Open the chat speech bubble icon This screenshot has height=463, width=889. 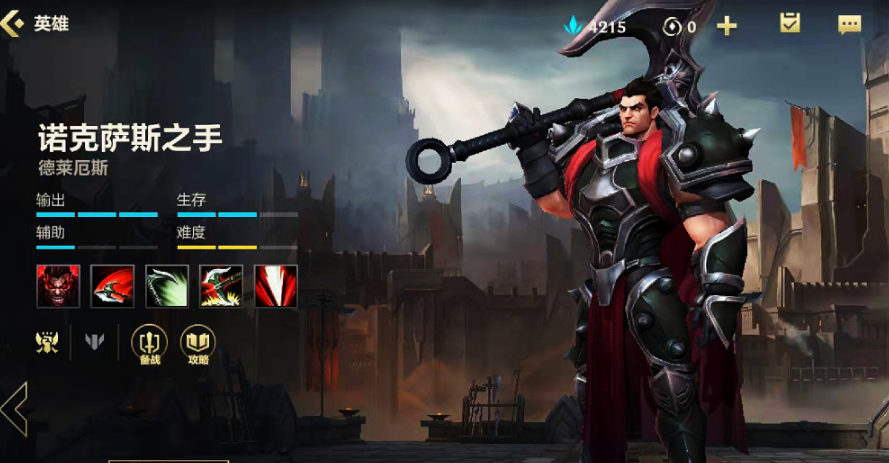click(x=849, y=25)
